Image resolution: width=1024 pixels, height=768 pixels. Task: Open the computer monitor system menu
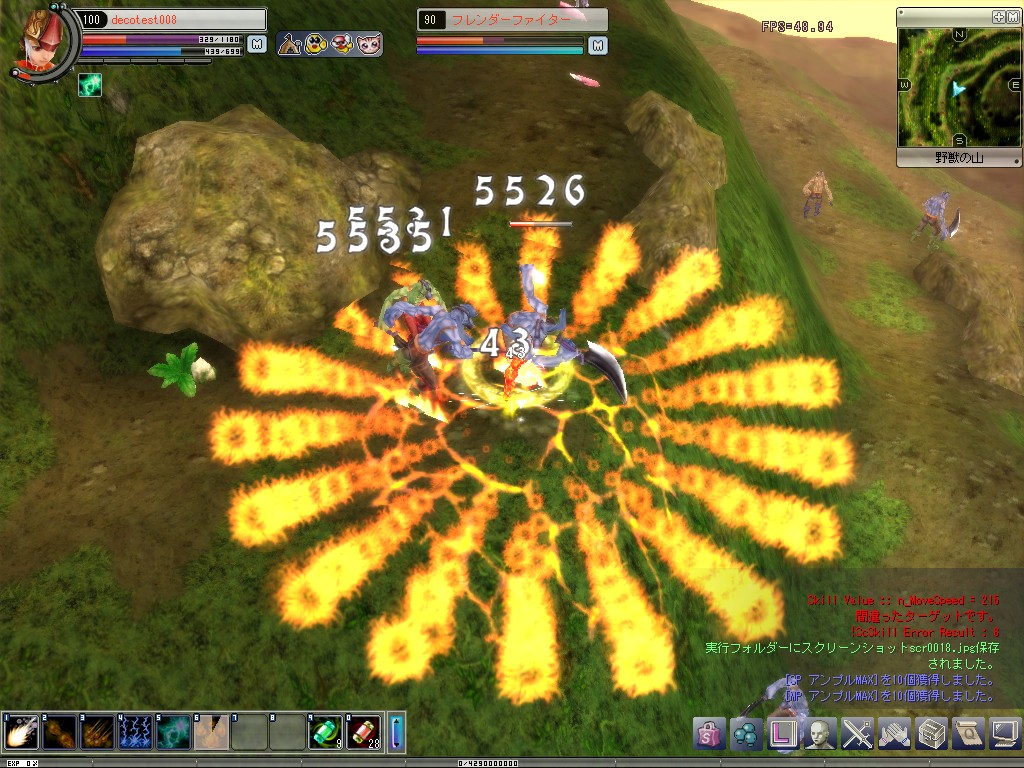1004,733
